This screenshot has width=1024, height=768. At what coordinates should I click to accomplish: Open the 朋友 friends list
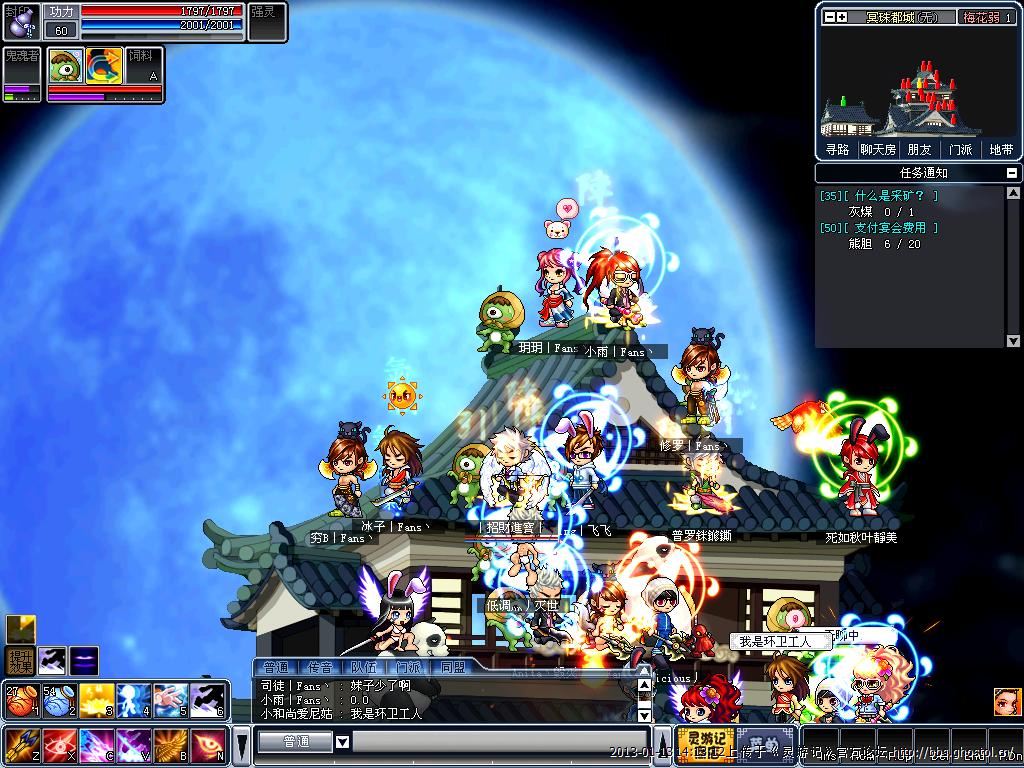pos(919,149)
